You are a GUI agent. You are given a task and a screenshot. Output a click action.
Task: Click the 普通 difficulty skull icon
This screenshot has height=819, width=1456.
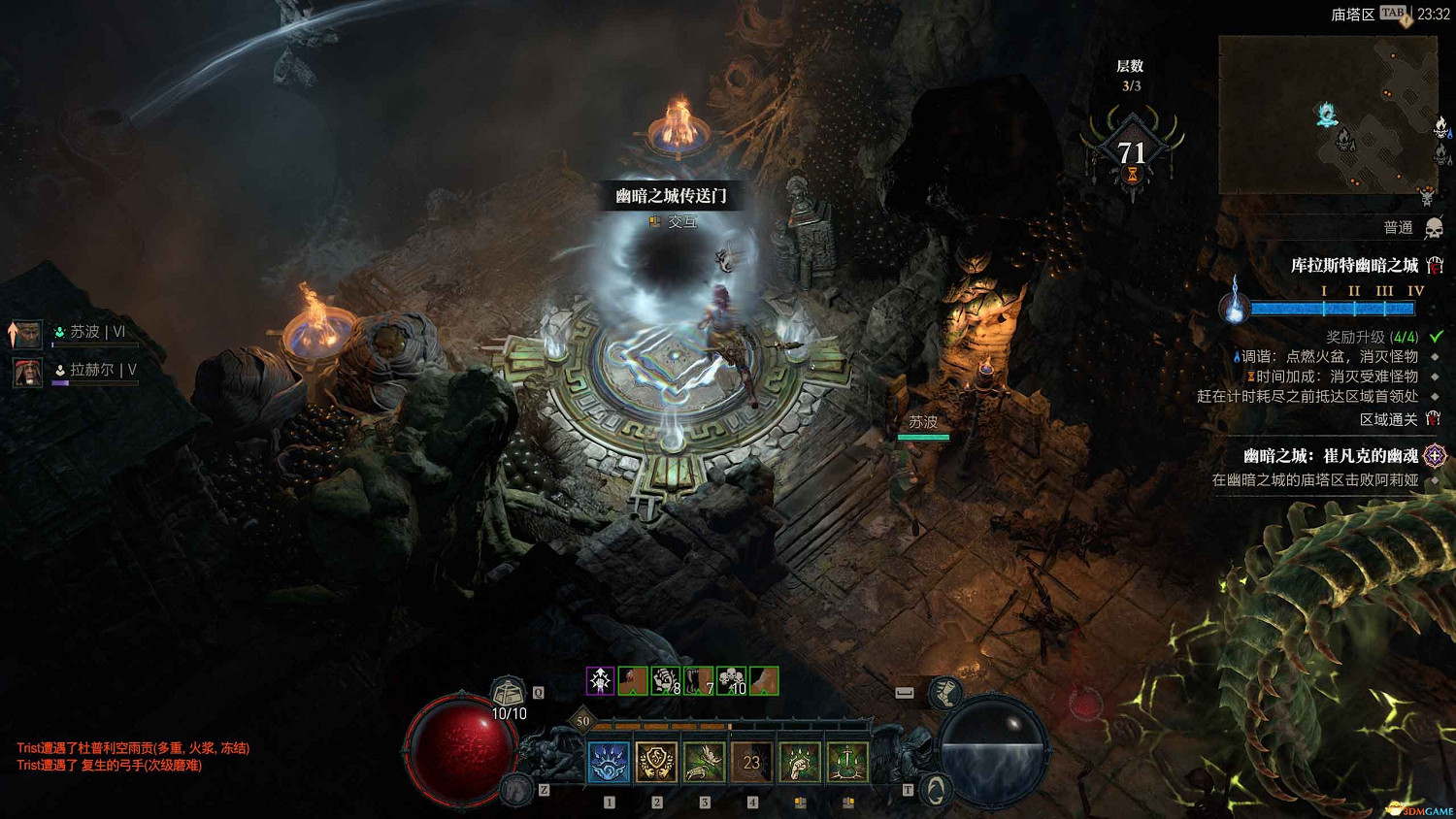tap(1434, 229)
